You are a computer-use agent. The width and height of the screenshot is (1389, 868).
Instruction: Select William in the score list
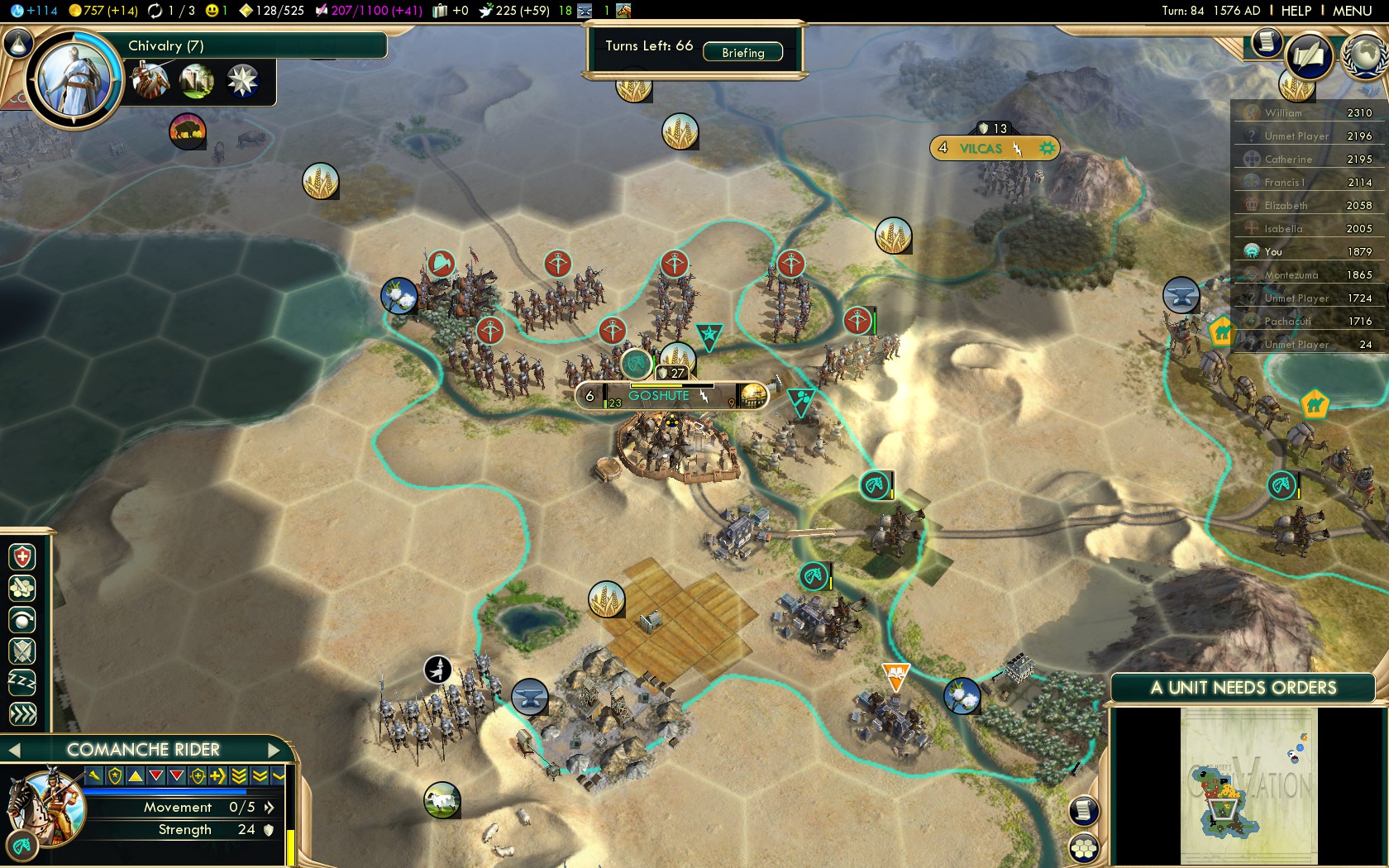pyautogui.click(x=1283, y=113)
